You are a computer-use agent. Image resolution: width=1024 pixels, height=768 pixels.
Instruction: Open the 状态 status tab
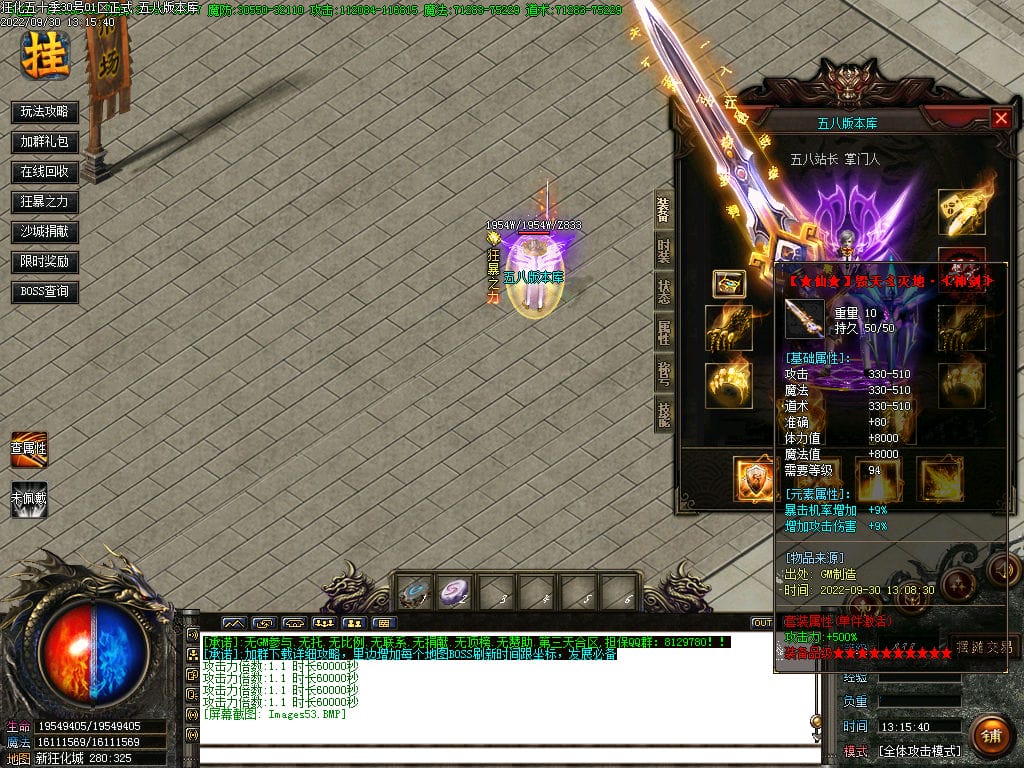(663, 292)
